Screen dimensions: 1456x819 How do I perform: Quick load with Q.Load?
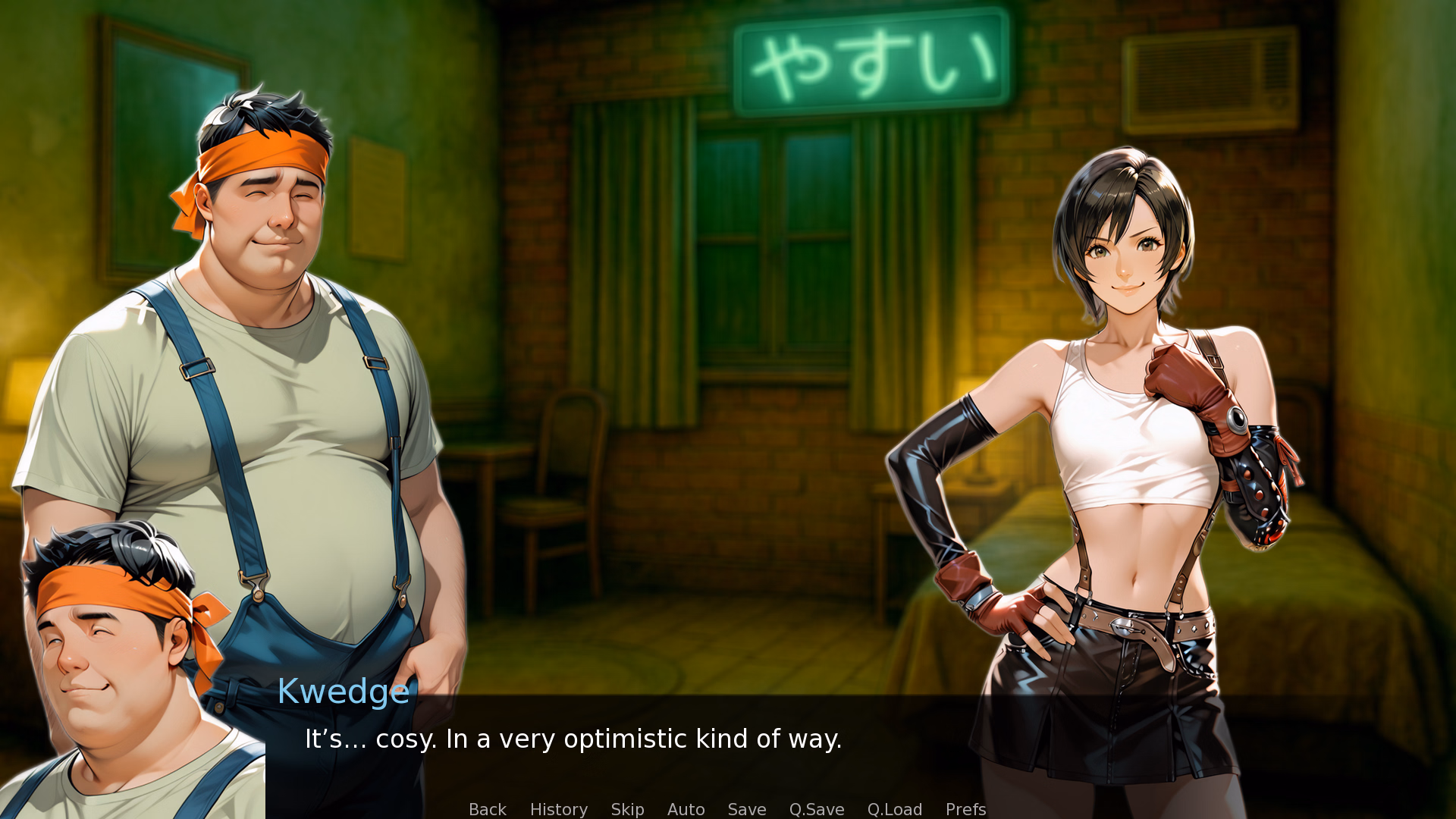coord(894,809)
